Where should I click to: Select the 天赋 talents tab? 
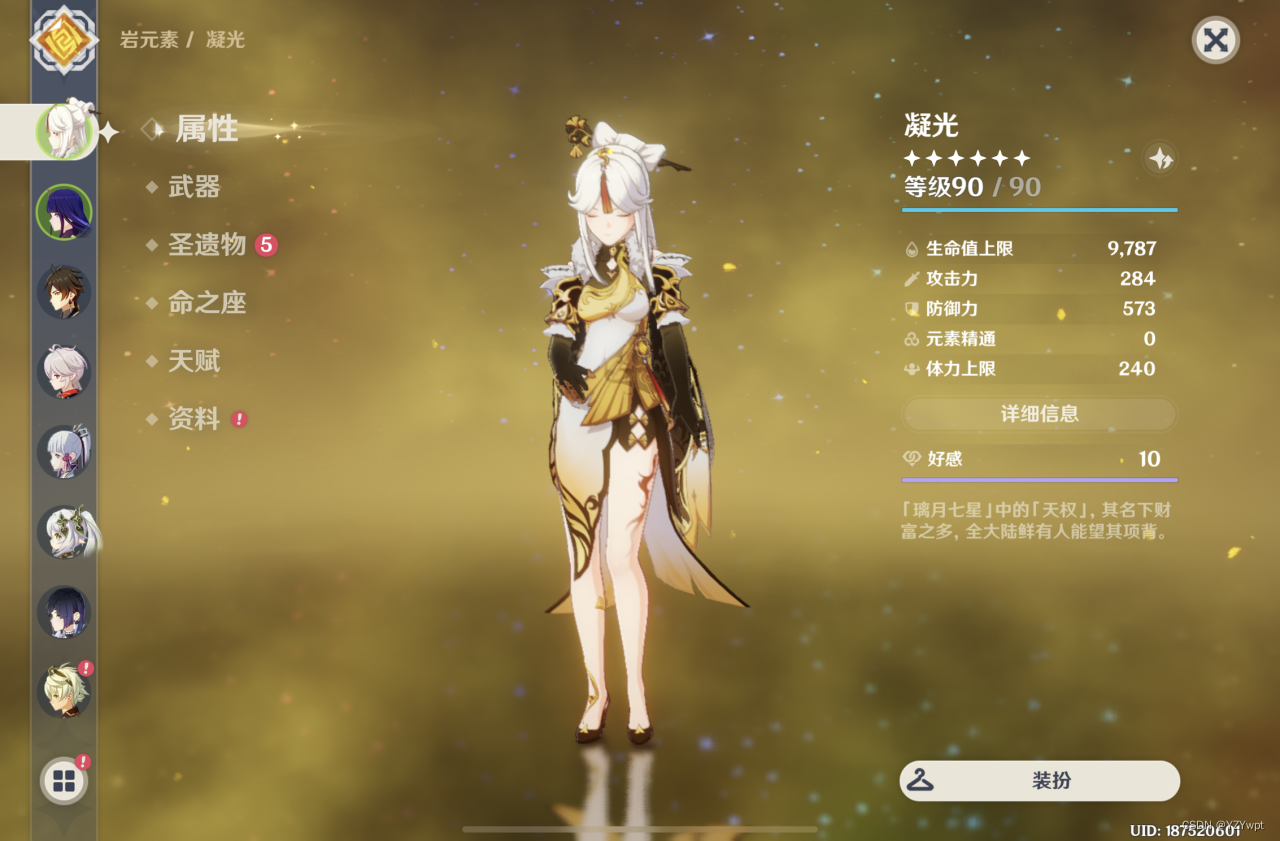tap(194, 361)
